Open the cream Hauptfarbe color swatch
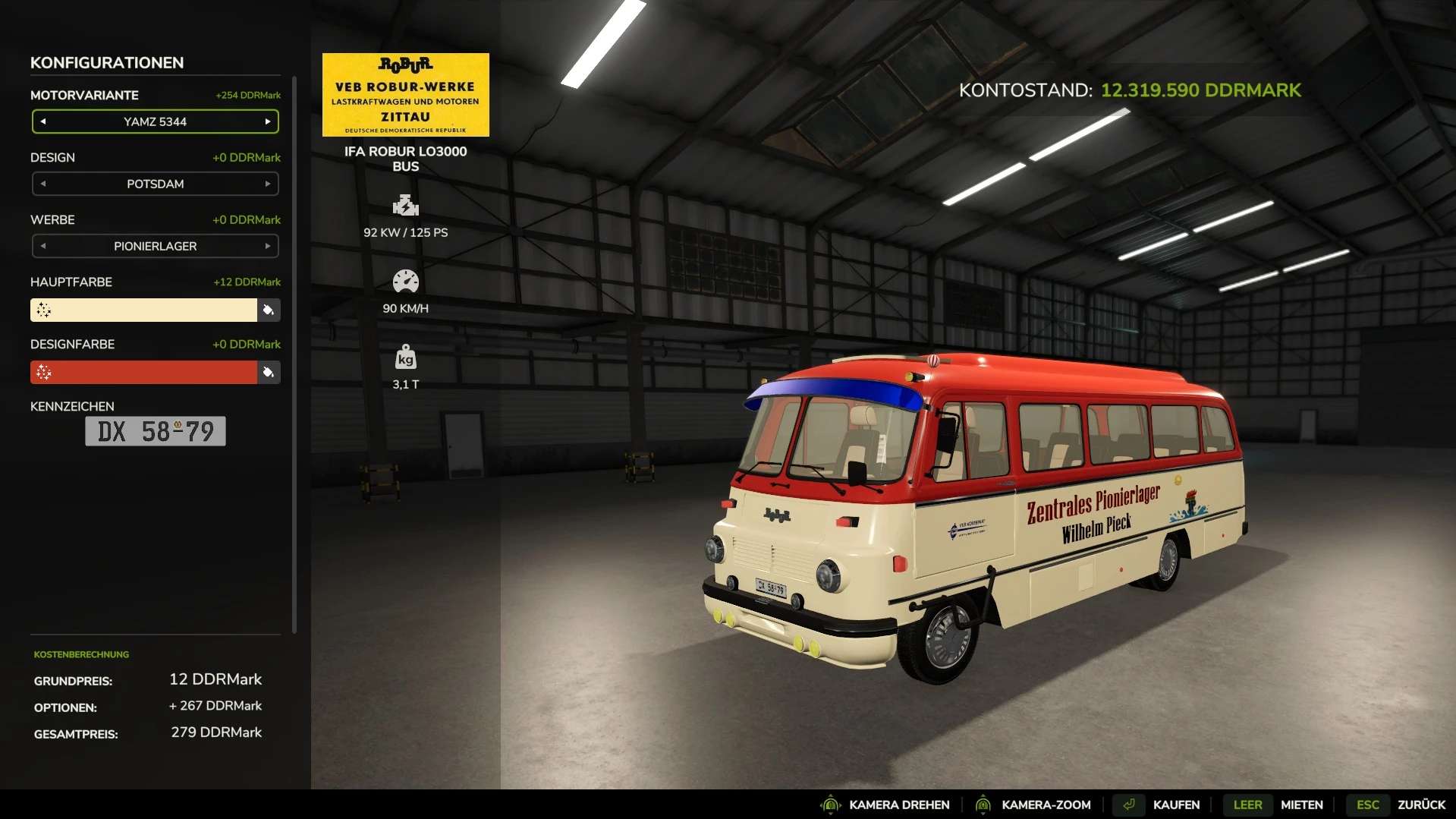This screenshot has width=1456, height=819. pos(143,310)
